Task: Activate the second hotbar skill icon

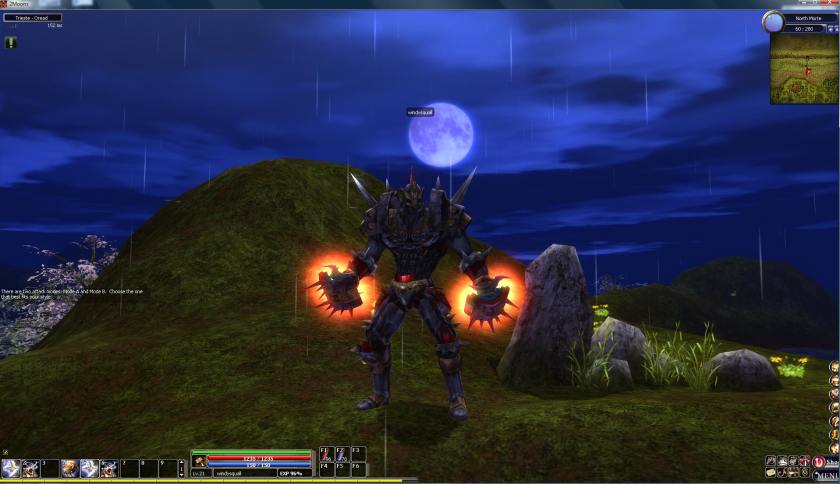Action: [31, 468]
